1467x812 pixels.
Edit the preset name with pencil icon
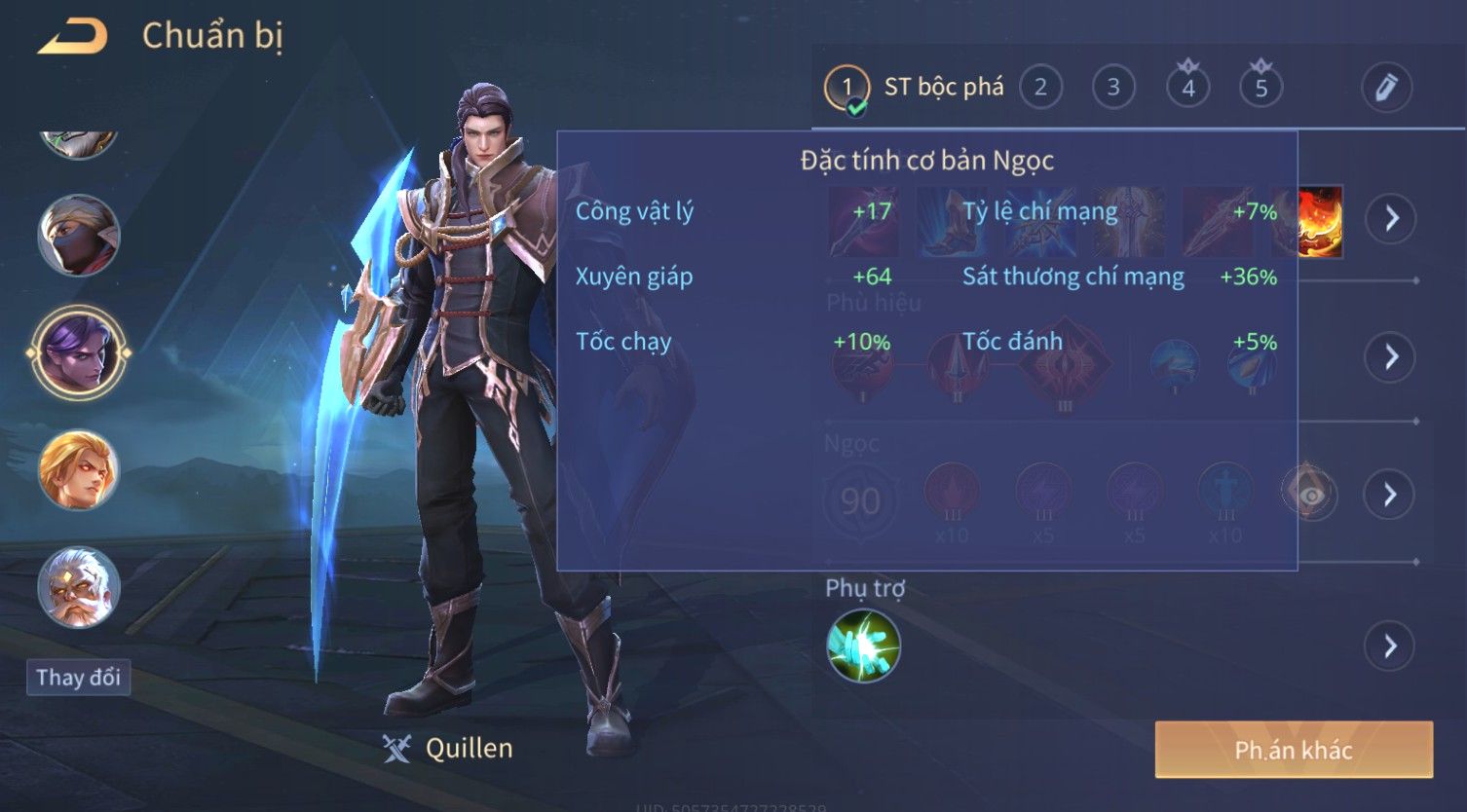coord(1386,88)
